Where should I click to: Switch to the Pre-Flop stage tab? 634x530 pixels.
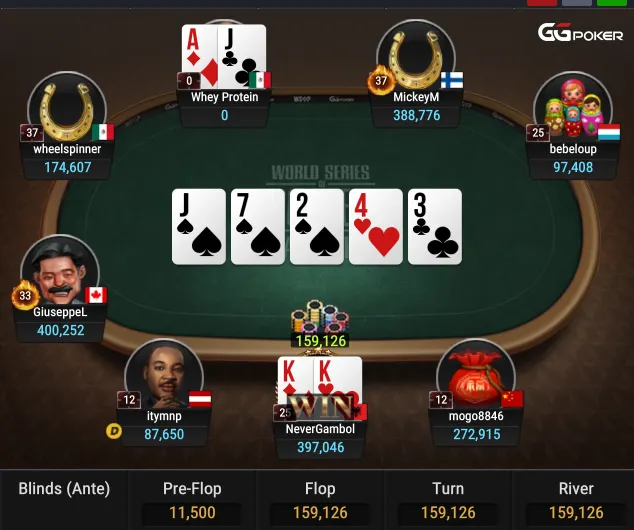[192, 500]
